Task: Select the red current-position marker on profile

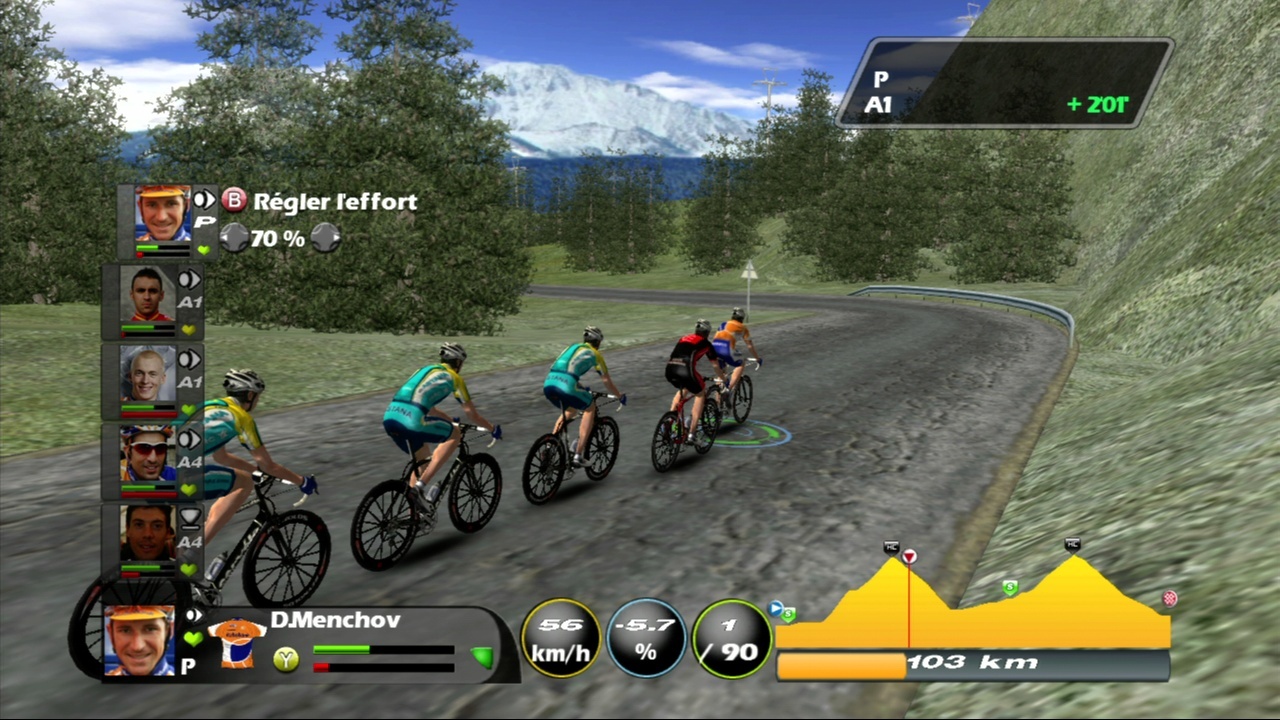Action: click(909, 556)
